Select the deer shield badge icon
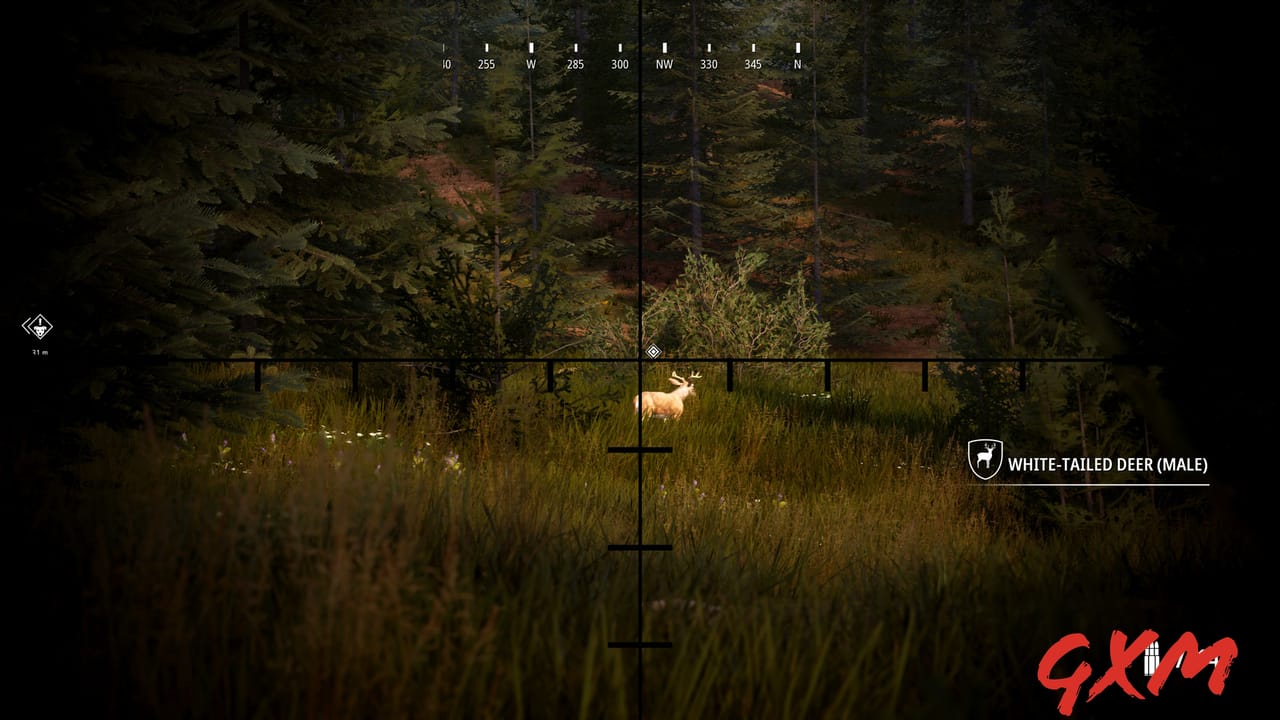1280x720 pixels. point(984,457)
